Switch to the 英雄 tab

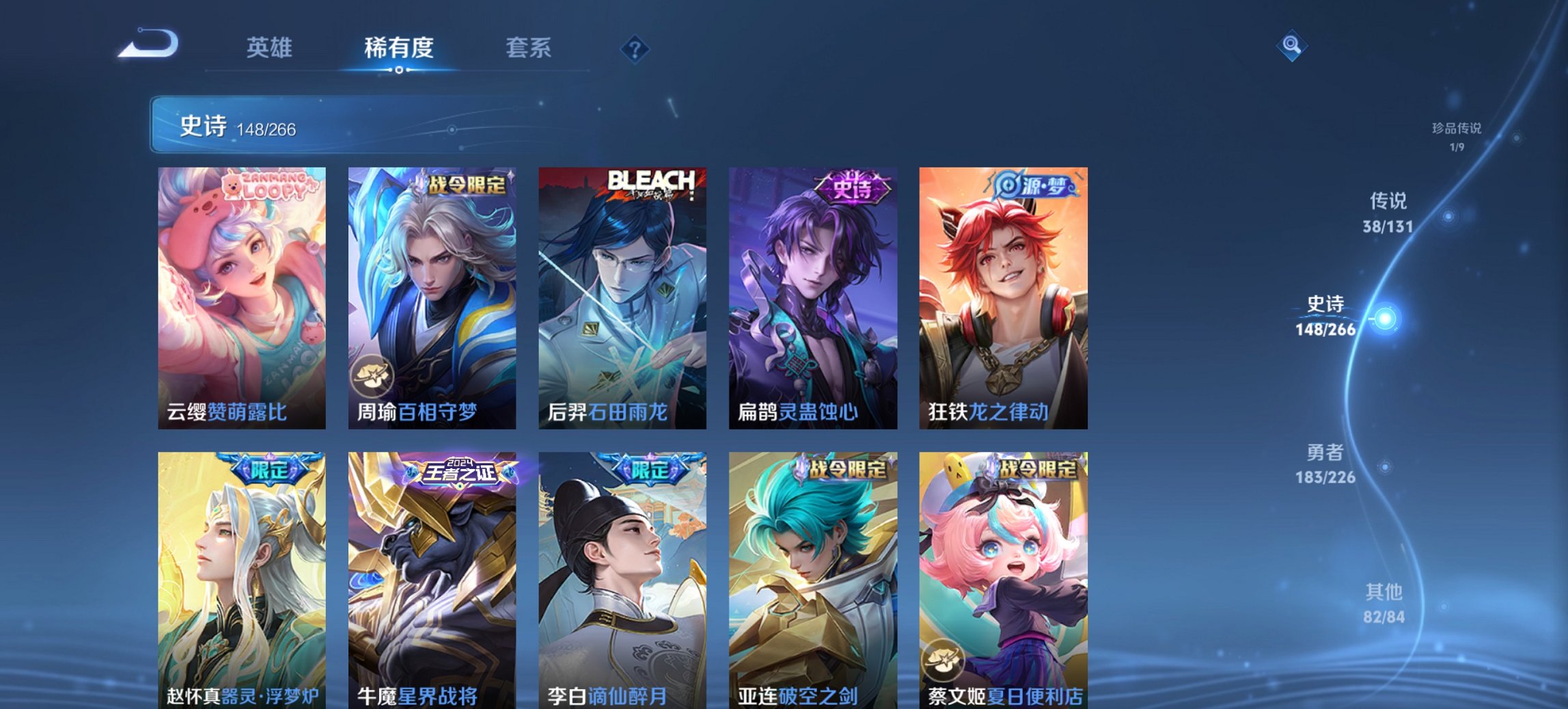271,48
